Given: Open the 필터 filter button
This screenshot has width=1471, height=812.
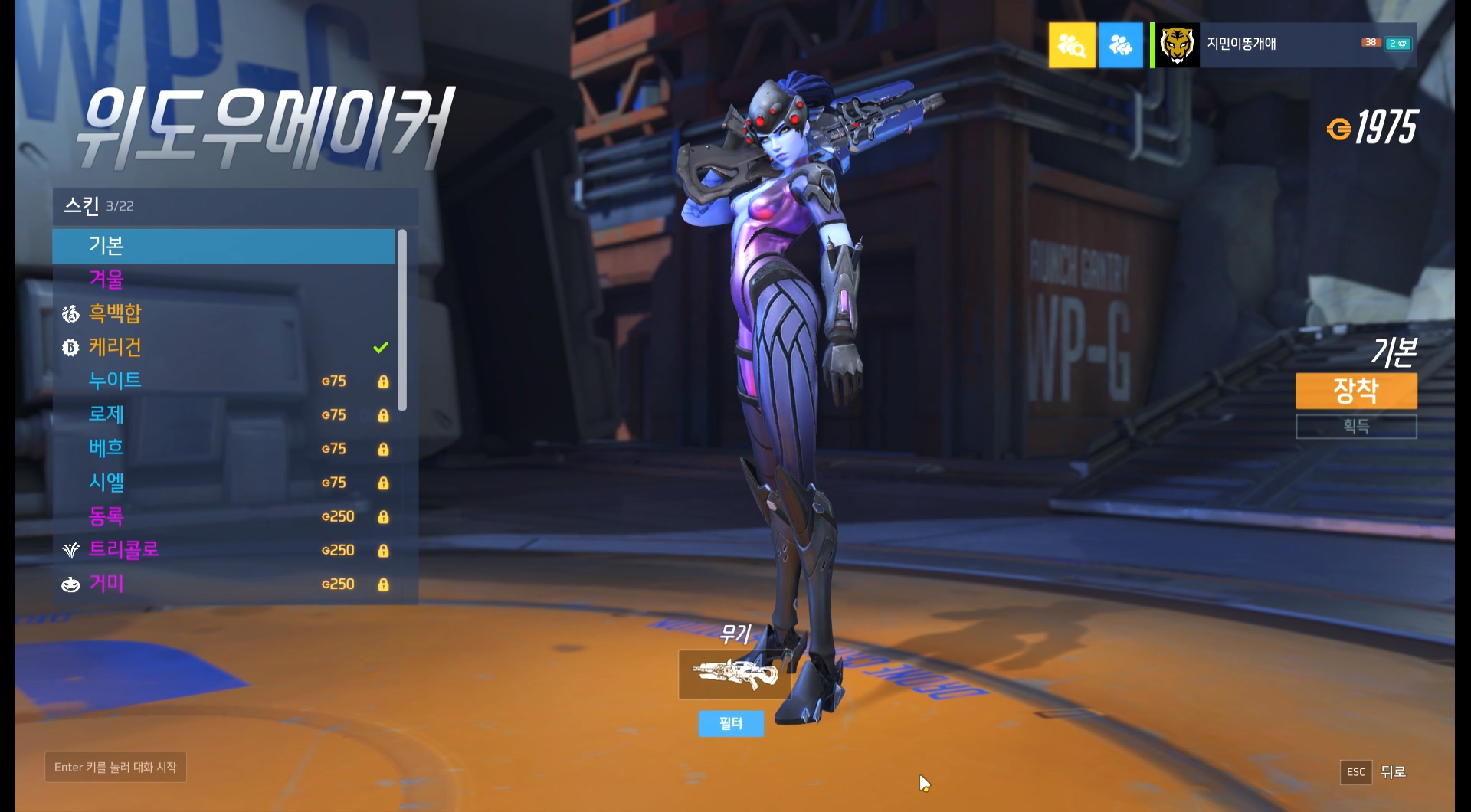Looking at the screenshot, I should 730,723.
